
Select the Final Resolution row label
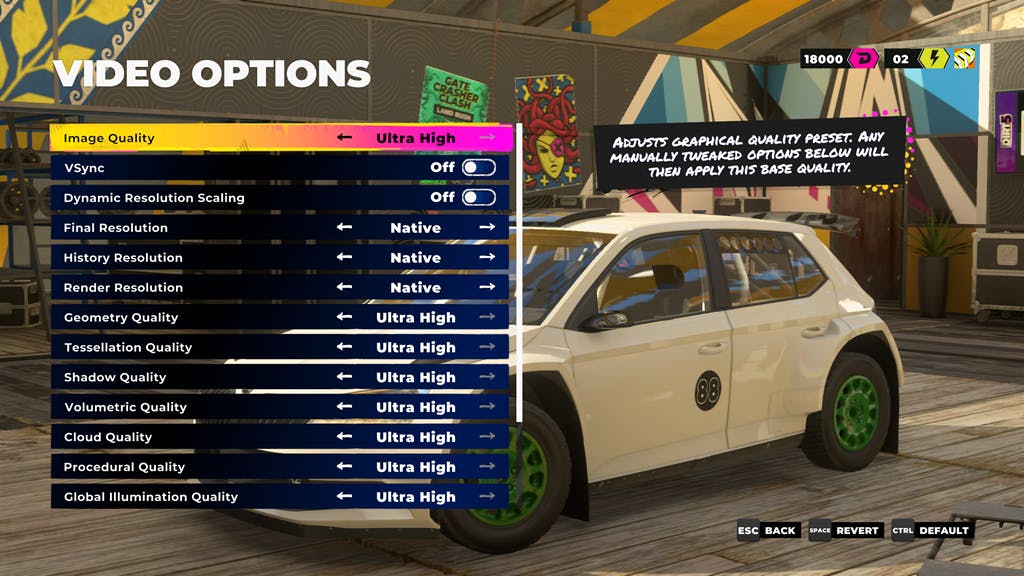[116, 228]
